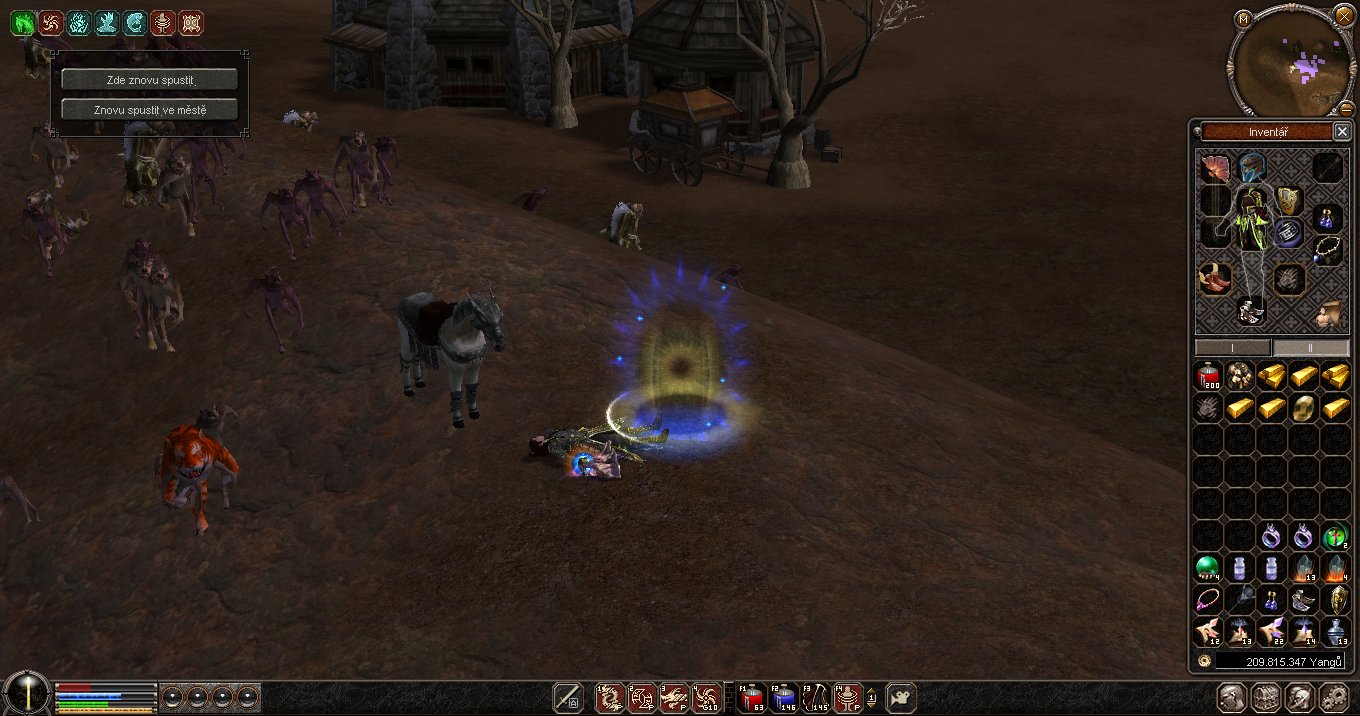
Task: Select the equipped helmet slot
Action: (x=1251, y=167)
